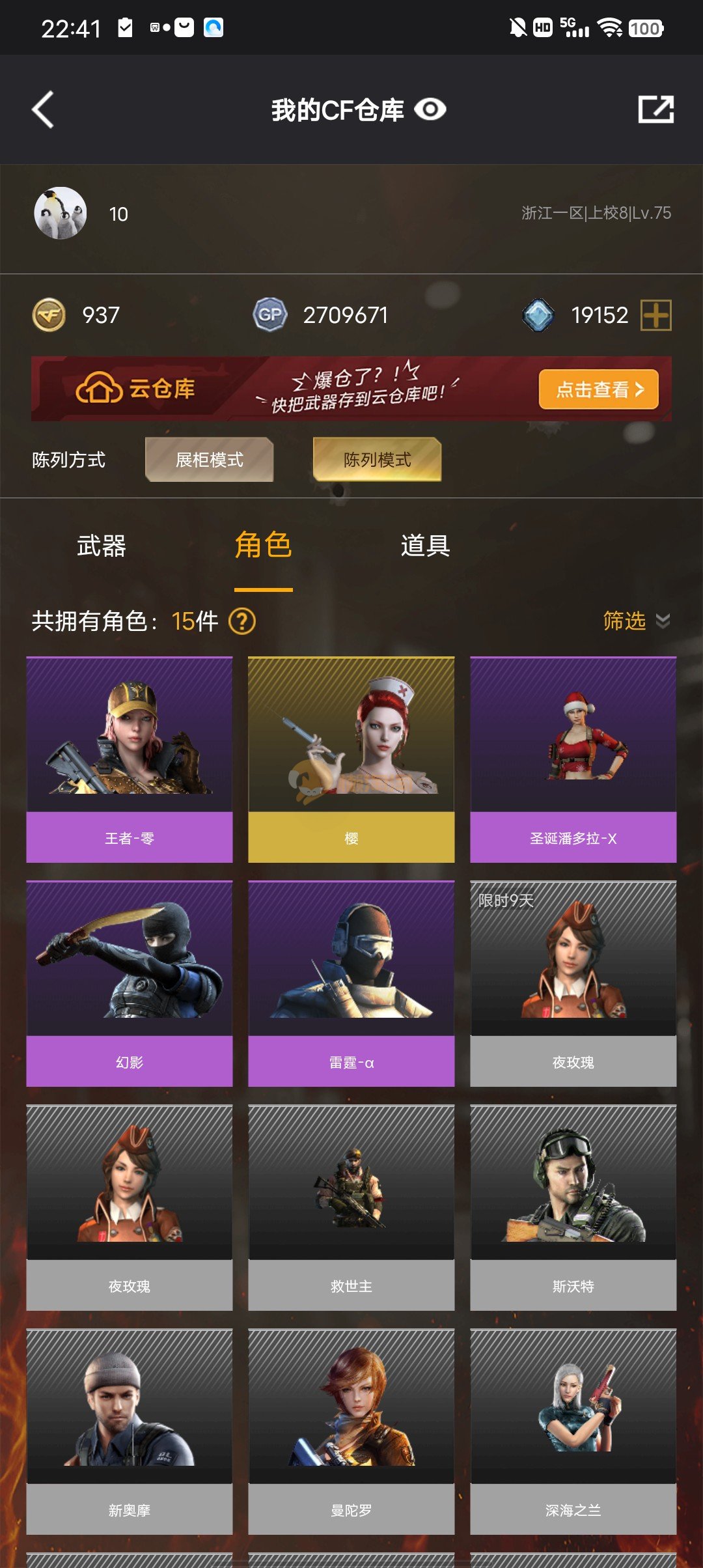Pick the 樱 nurse character card
703x1568 pixels.
(351, 759)
